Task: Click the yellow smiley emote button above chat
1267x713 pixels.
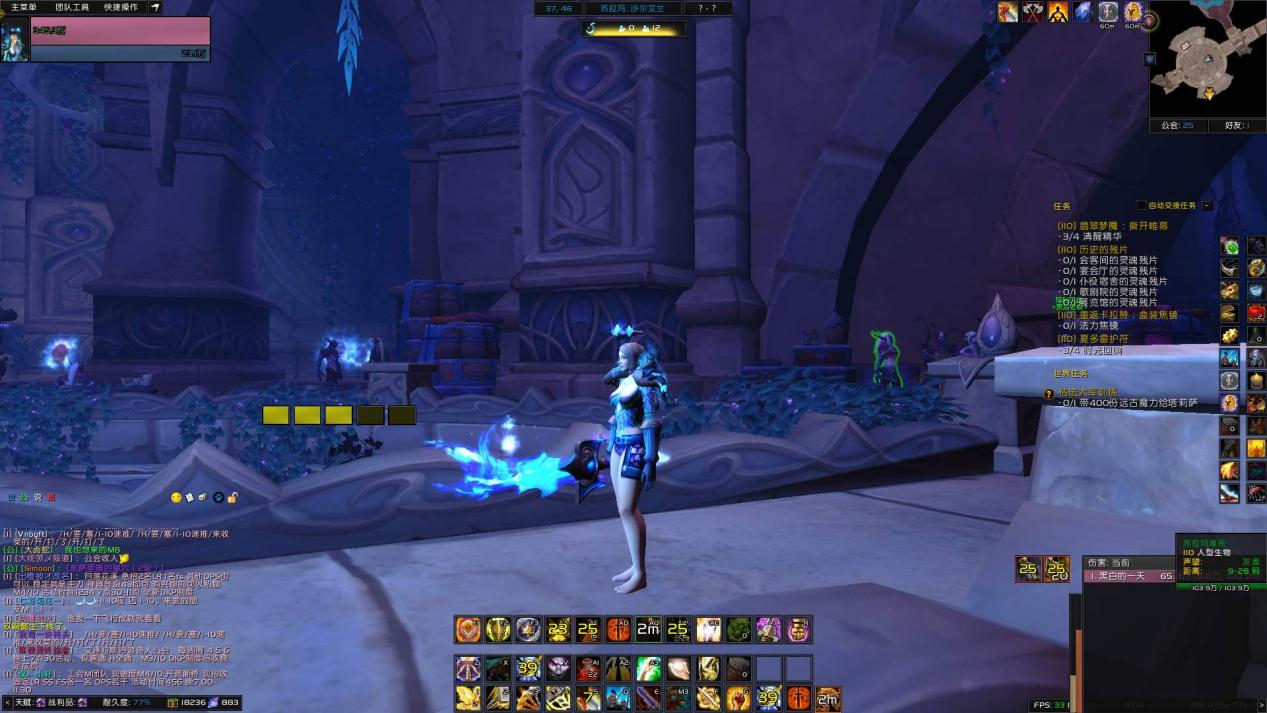Action: click(177, 497)
